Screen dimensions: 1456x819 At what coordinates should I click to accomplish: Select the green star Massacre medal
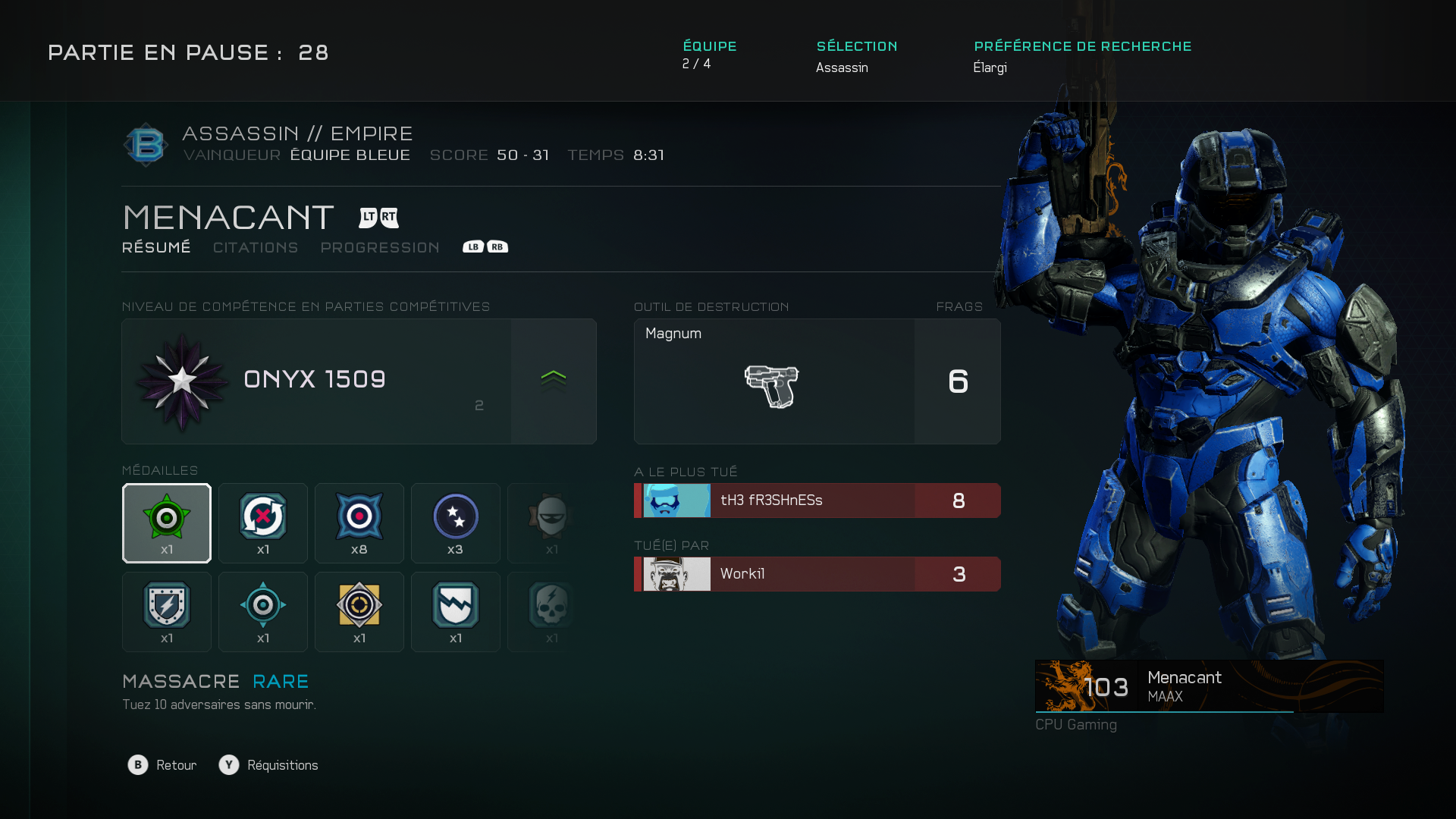coord(167,523)
